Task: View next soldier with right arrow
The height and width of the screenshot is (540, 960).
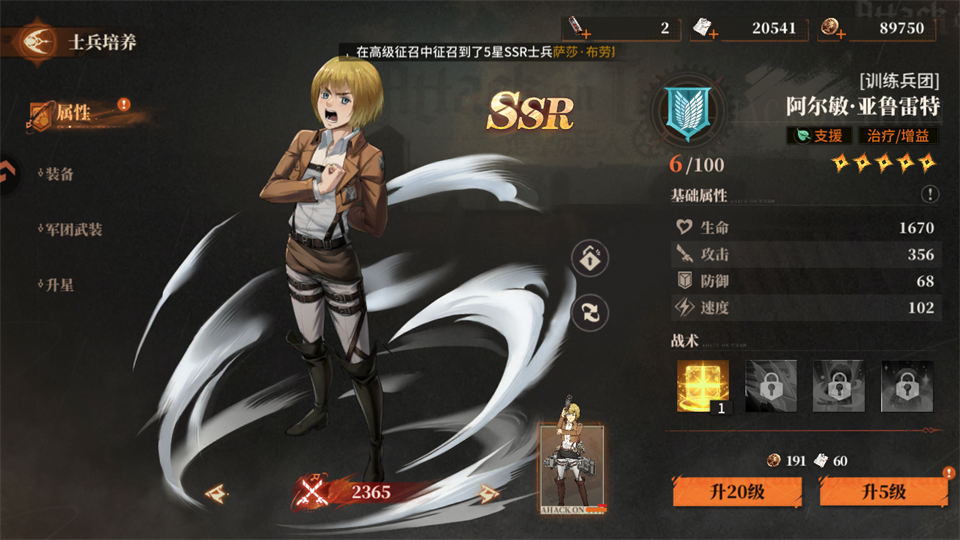Action: (489, 493)
